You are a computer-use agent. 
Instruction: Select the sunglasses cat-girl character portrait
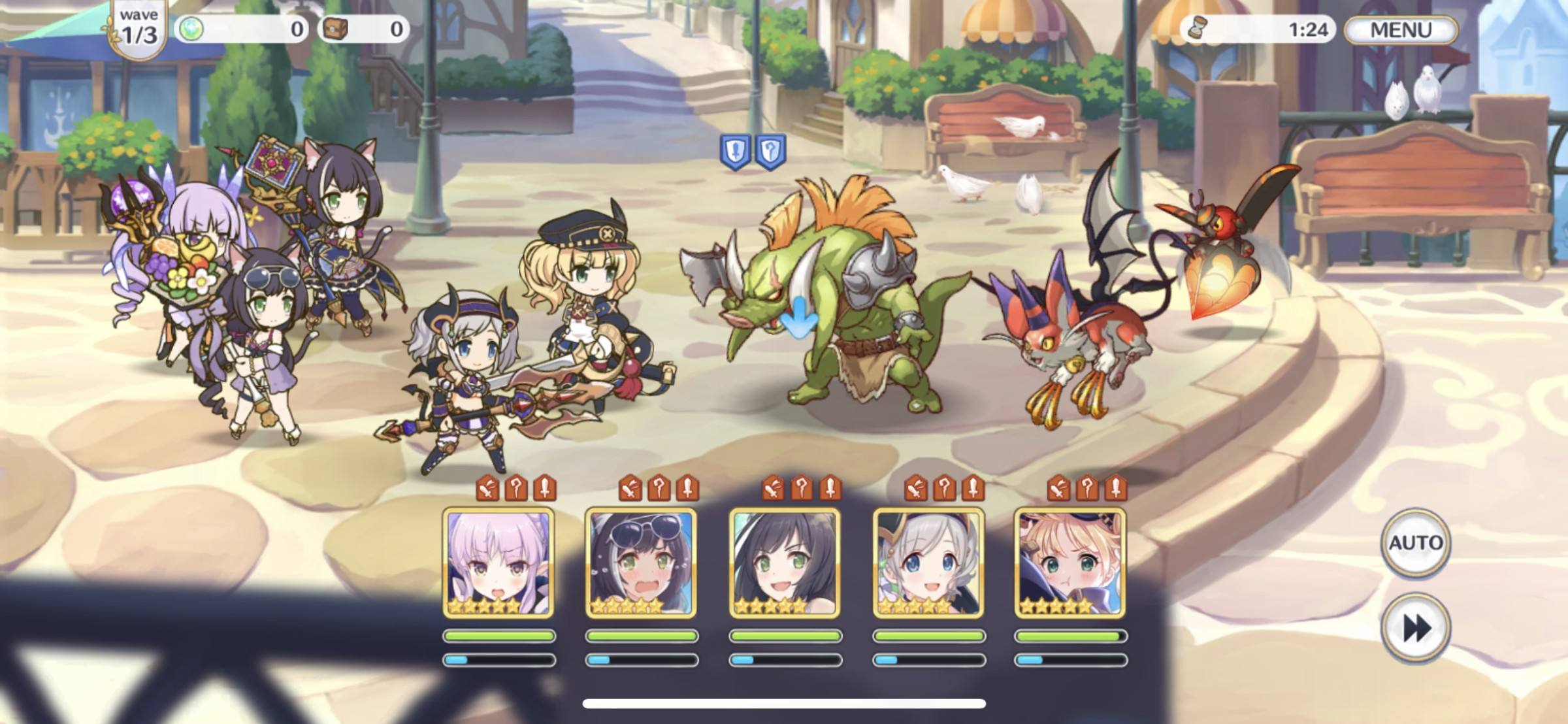(641, 563)
